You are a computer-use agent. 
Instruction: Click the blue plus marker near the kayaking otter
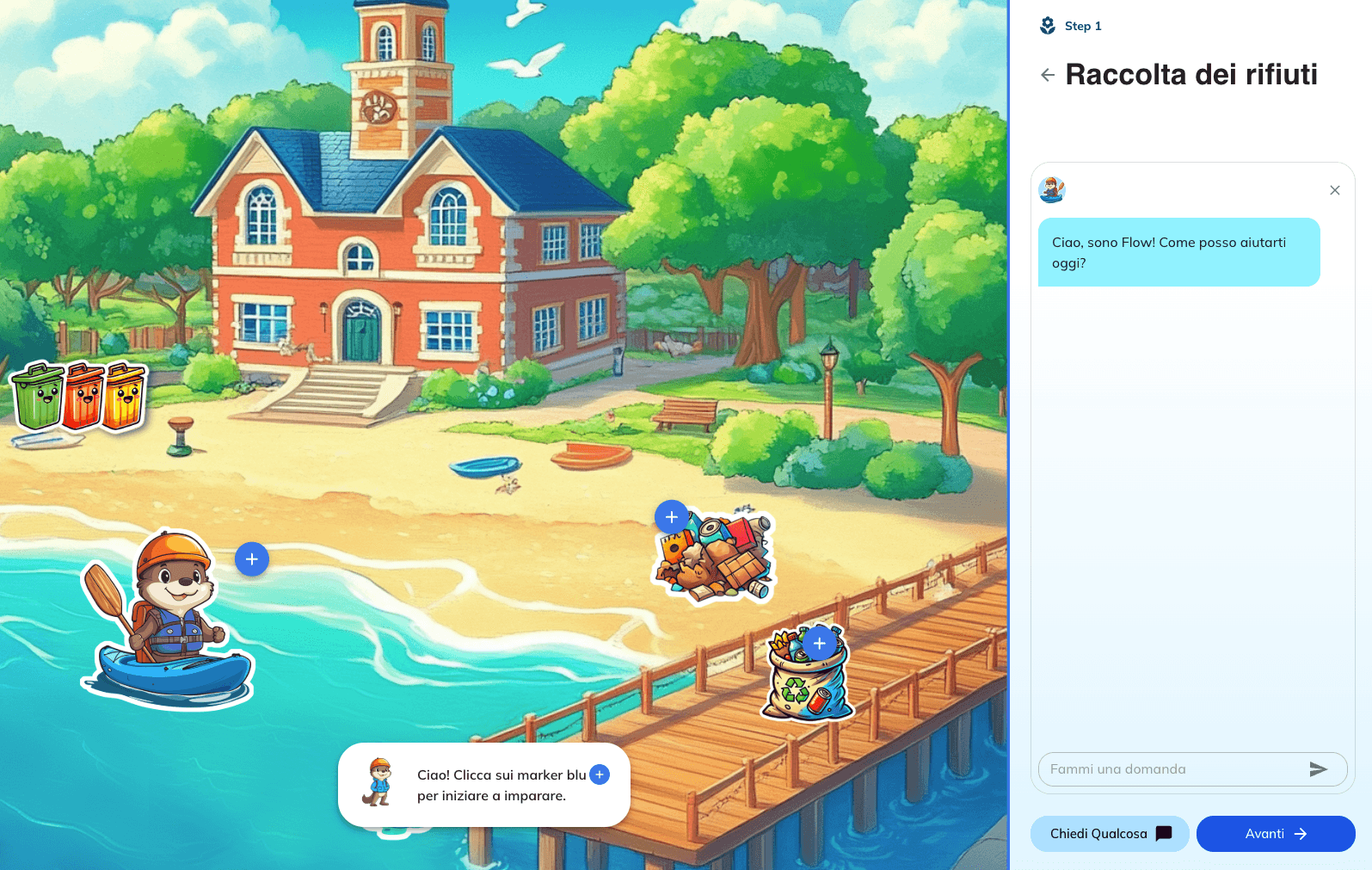[251, 558]
